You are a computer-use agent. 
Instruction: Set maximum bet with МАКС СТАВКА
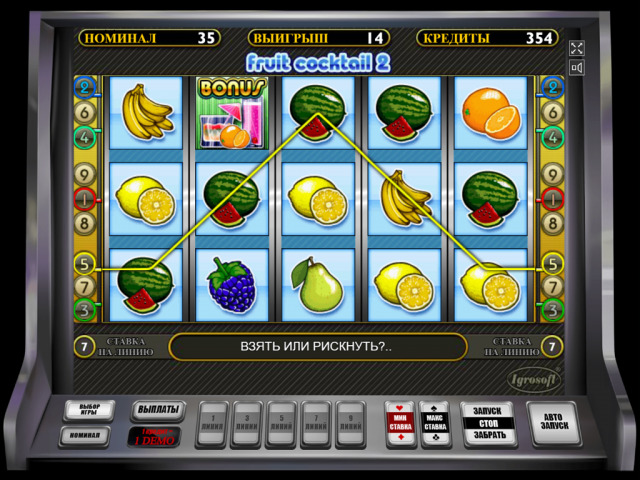coord(435,422)
